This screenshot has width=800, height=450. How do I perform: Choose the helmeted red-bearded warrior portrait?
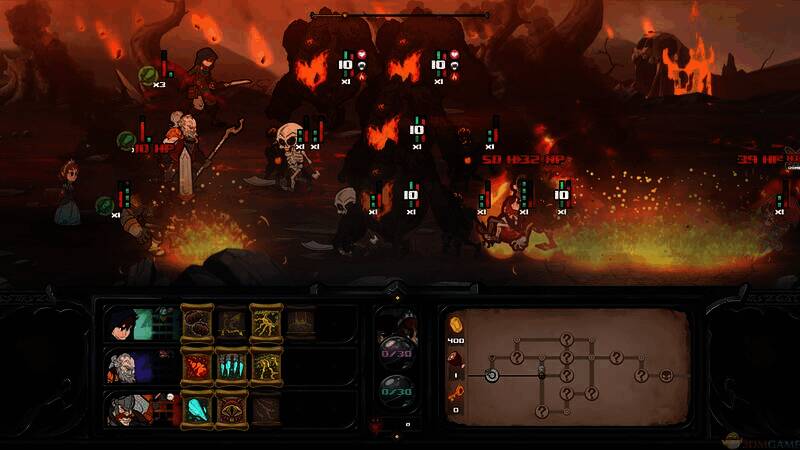121,408
